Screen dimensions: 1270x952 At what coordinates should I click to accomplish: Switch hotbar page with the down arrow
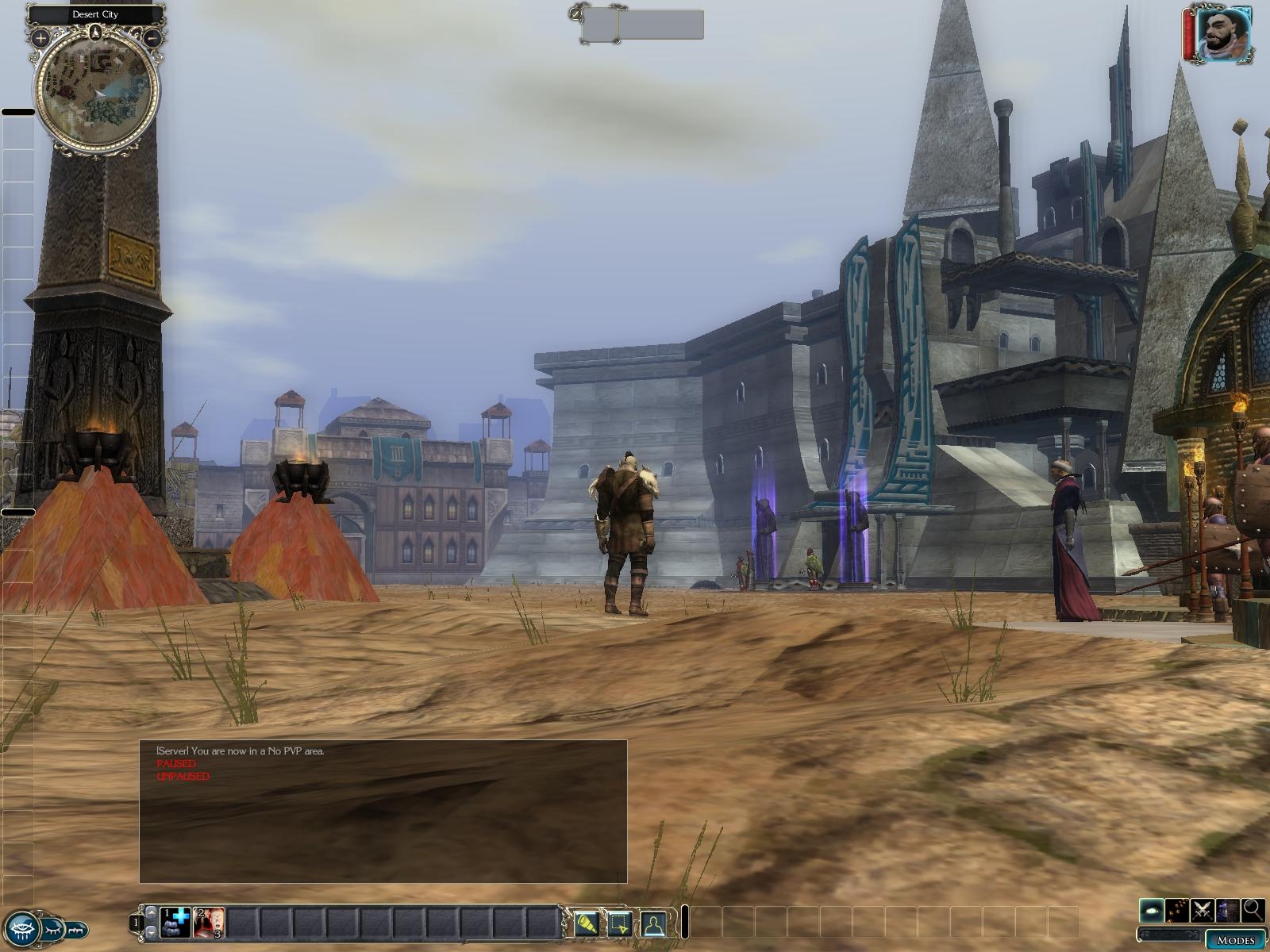151,932
